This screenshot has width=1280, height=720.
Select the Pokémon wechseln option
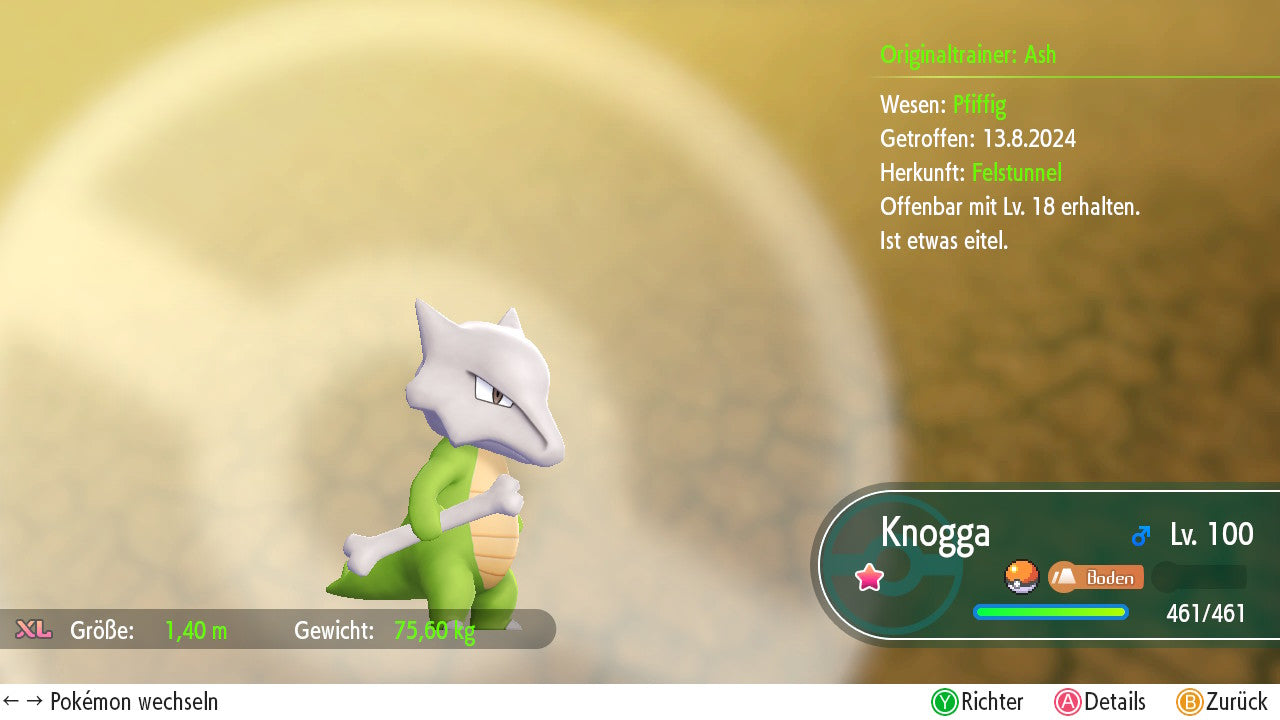[x=111, y=702]
